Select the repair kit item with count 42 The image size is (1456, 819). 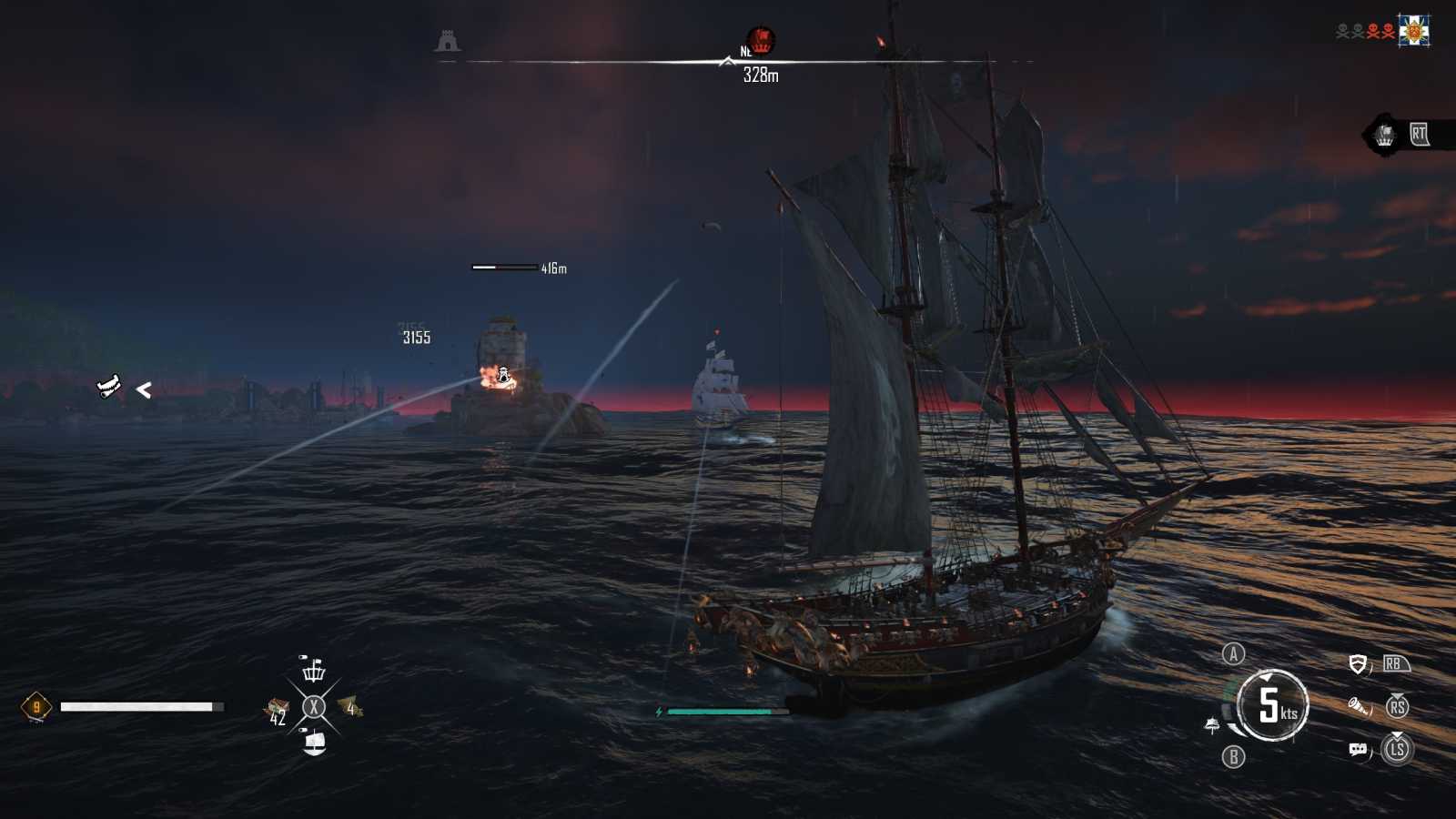277,709
